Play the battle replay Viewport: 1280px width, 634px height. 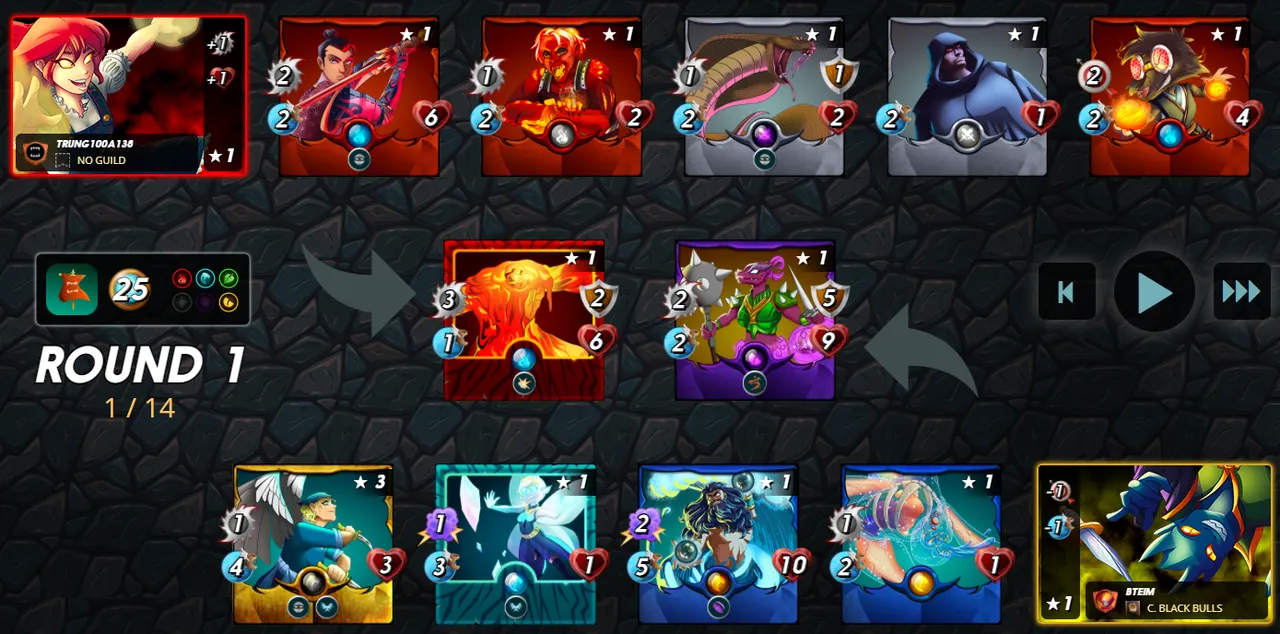point(1154,292)
